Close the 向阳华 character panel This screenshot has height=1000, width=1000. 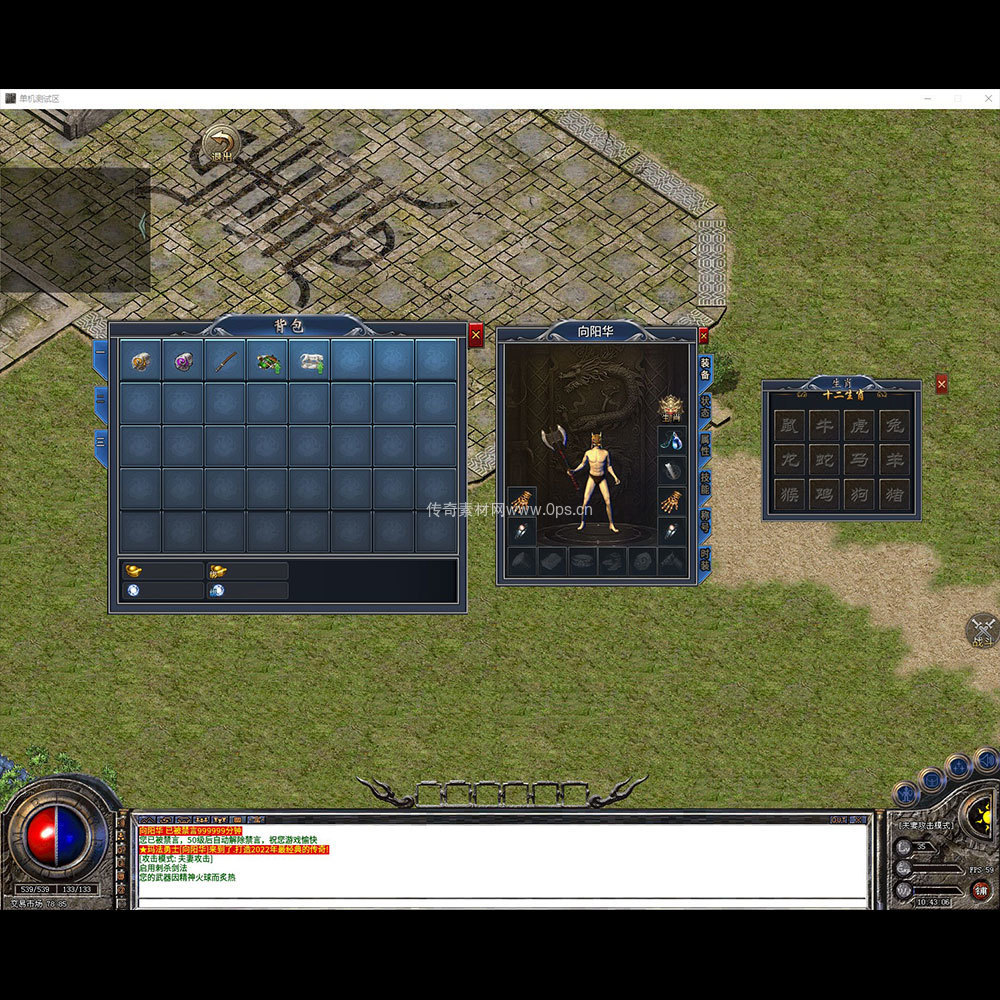click(703, 336)
